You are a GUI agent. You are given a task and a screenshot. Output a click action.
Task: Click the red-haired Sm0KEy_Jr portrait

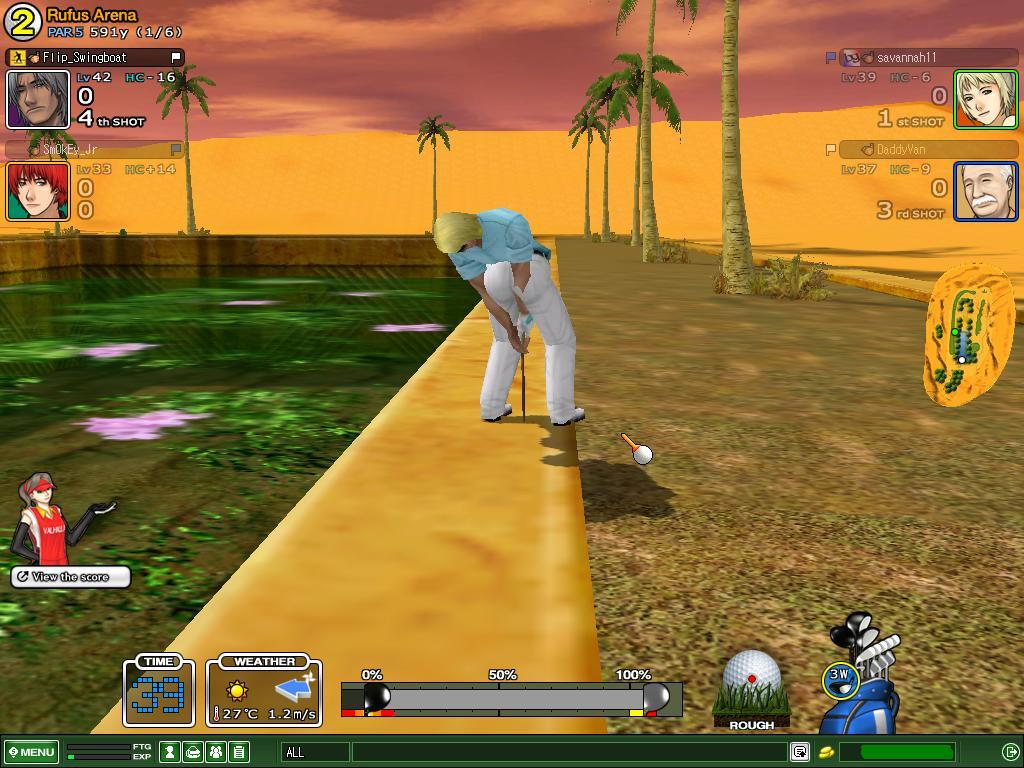point(38,191)
